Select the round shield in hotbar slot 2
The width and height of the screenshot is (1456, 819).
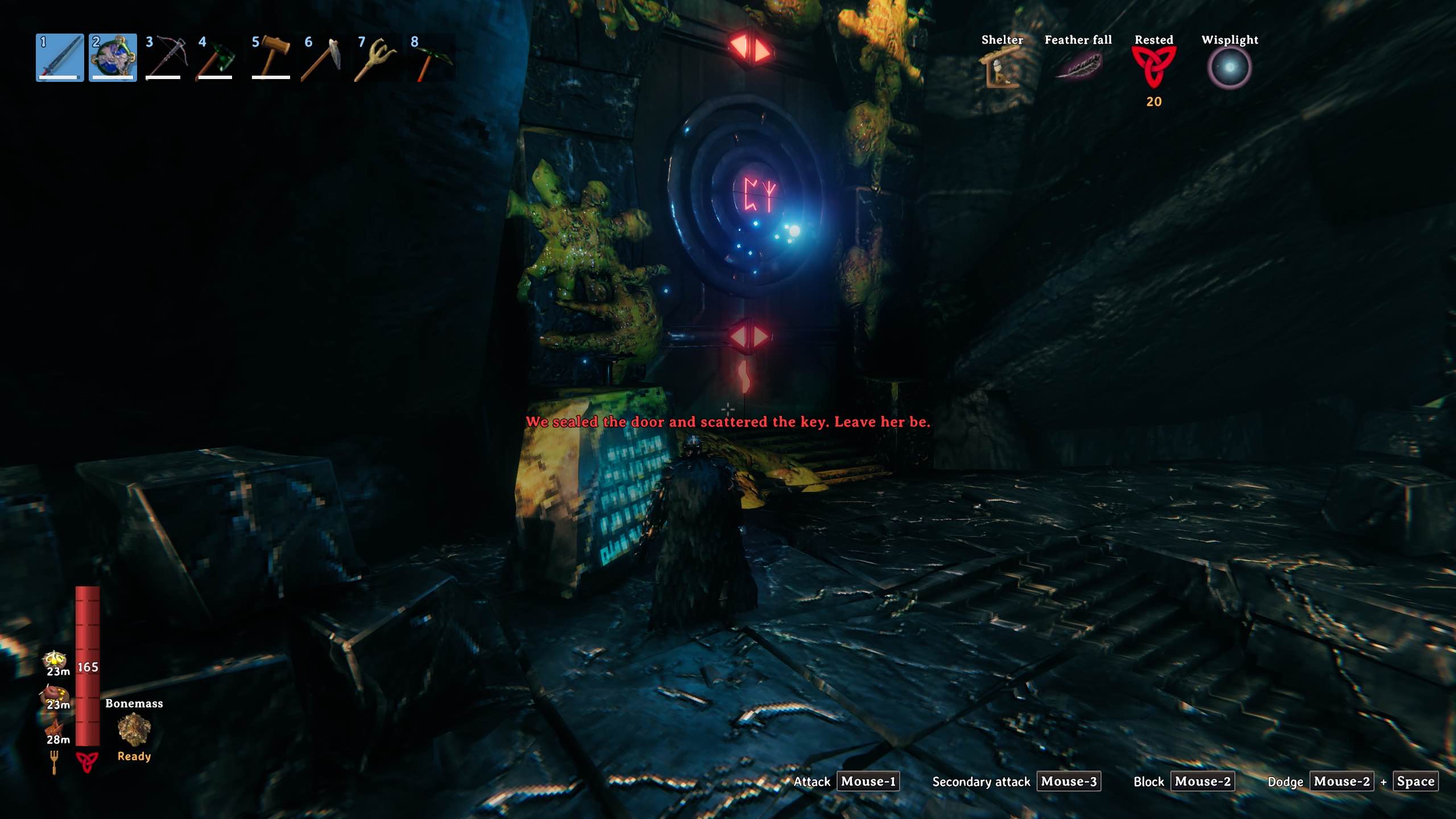click(113, 57)
